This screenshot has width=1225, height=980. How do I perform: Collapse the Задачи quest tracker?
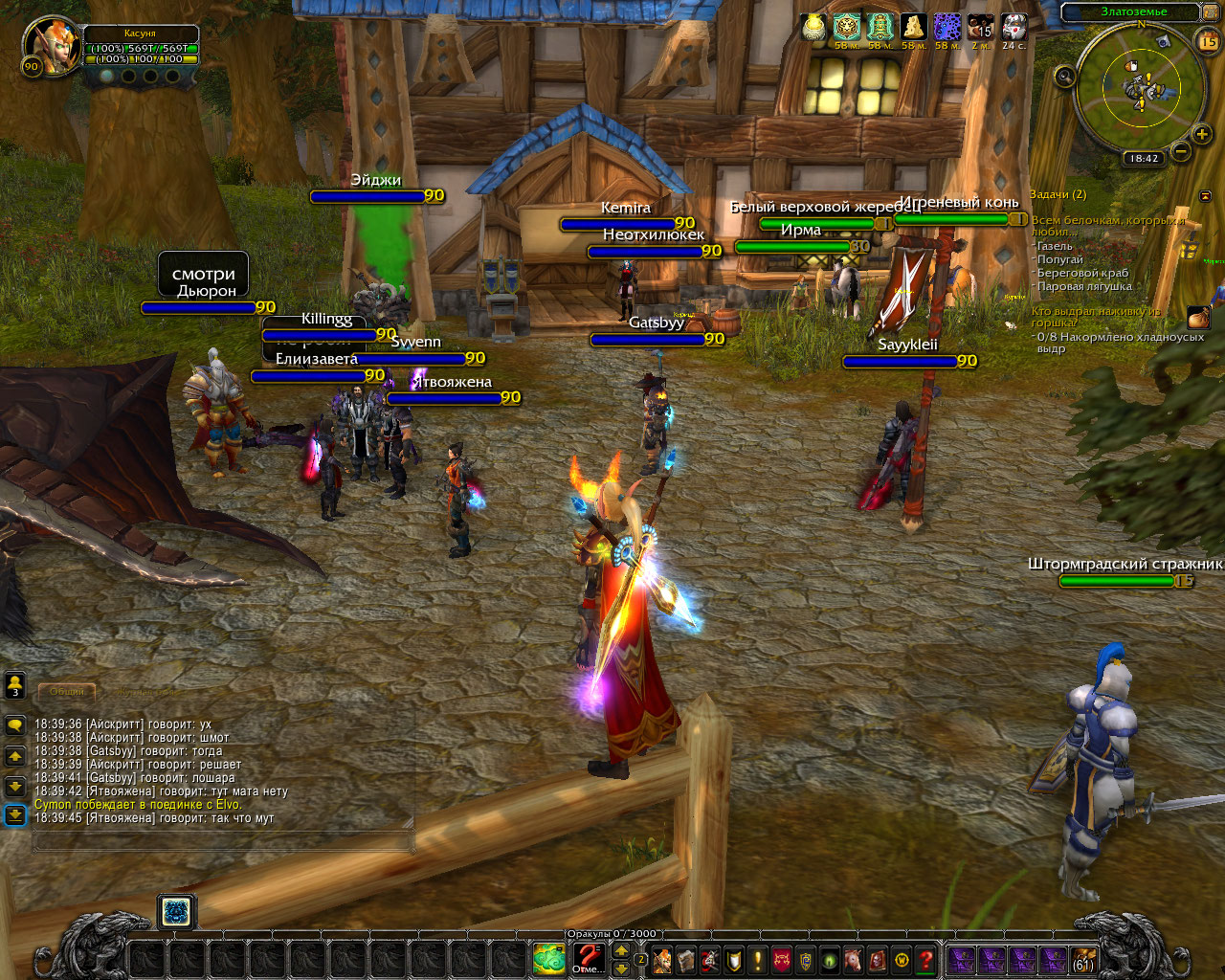tap(1205, 195)
